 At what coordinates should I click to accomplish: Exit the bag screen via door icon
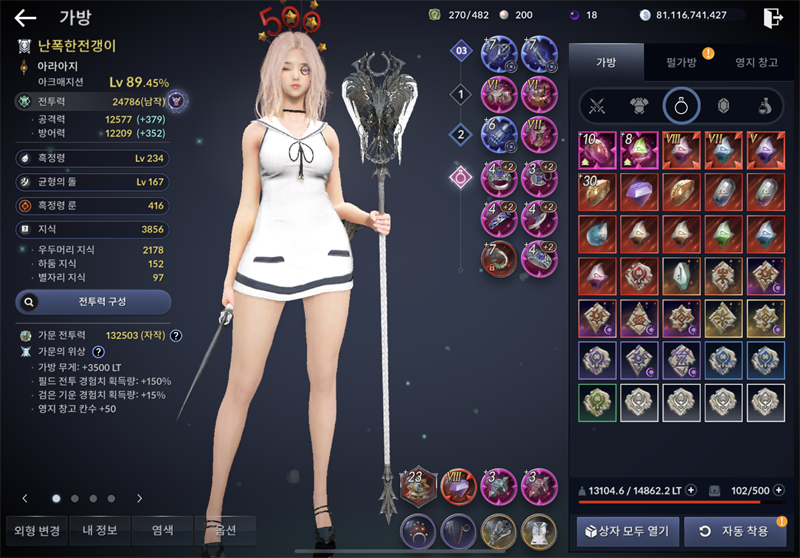772,17
